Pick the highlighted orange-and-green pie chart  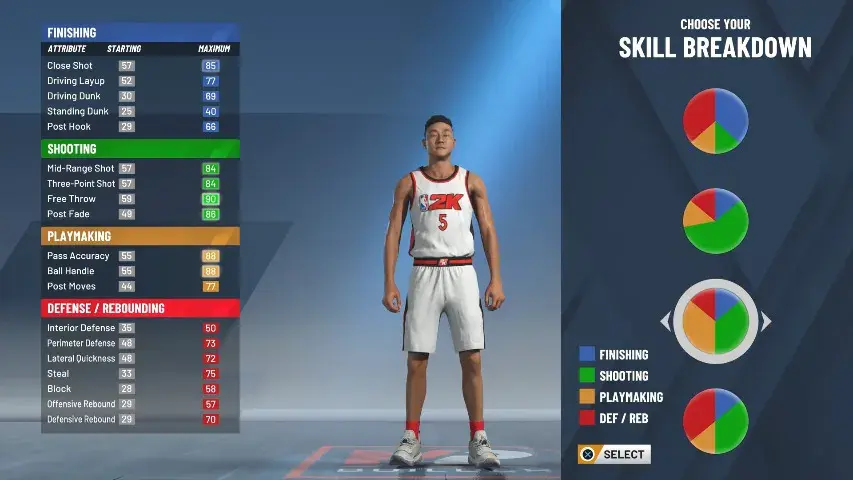coord(715,321)
